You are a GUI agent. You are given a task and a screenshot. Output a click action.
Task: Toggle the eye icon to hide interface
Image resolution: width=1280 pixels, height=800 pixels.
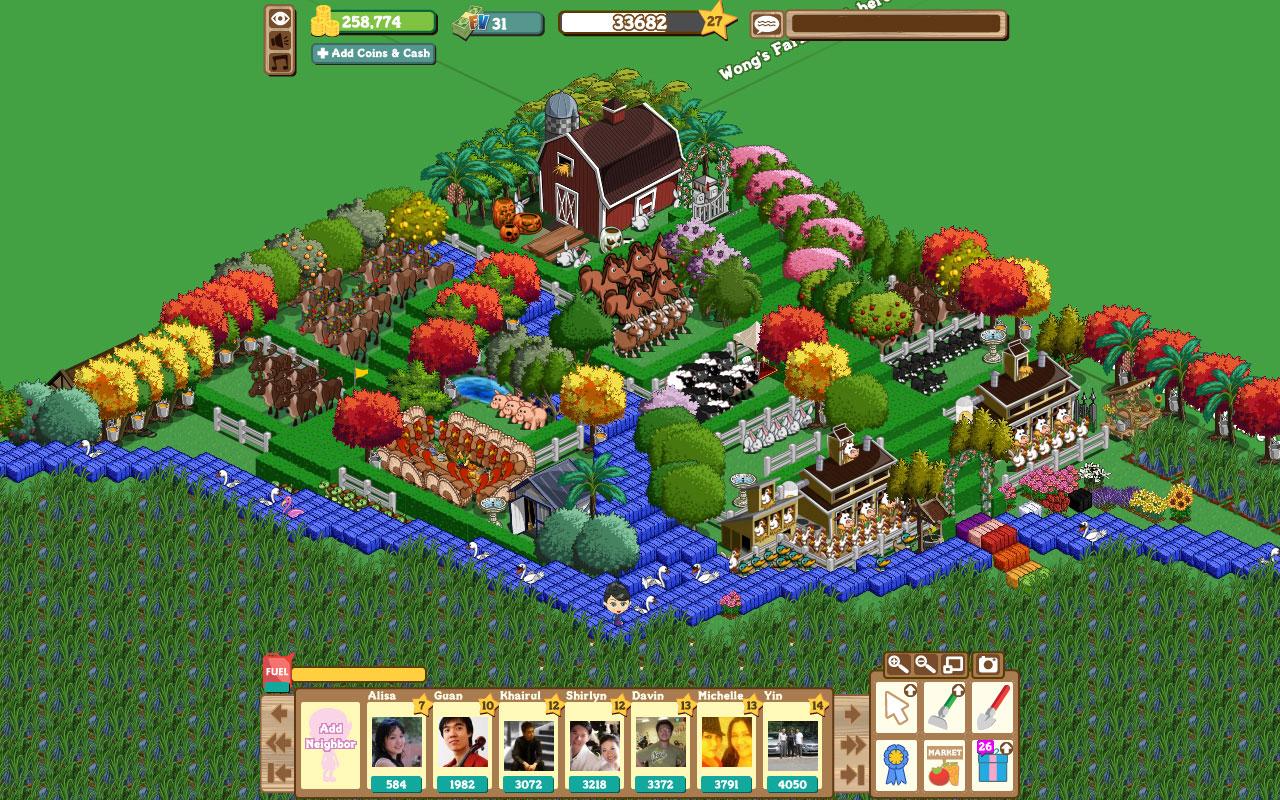[279, 19]
